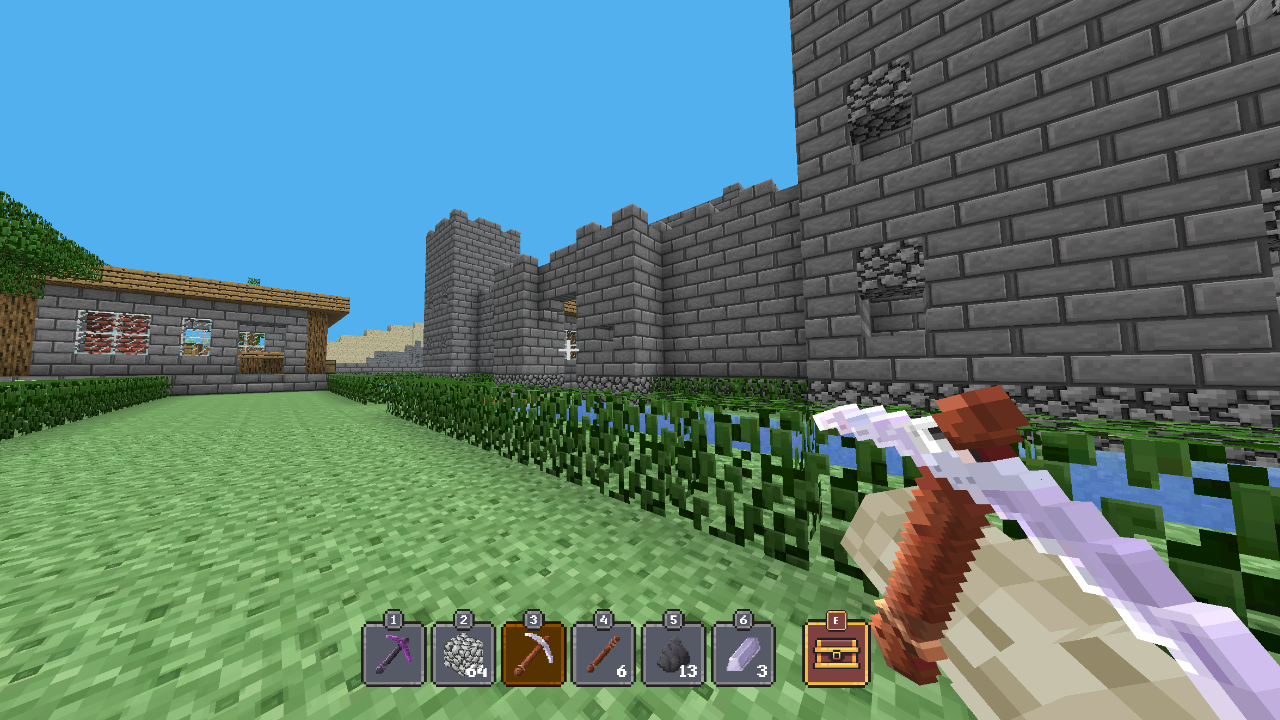Select the enchanted purple pickaxe in slot 1
Viewport: 1280px width, 720px height.
pyautogui.click(x=394, y=655)
